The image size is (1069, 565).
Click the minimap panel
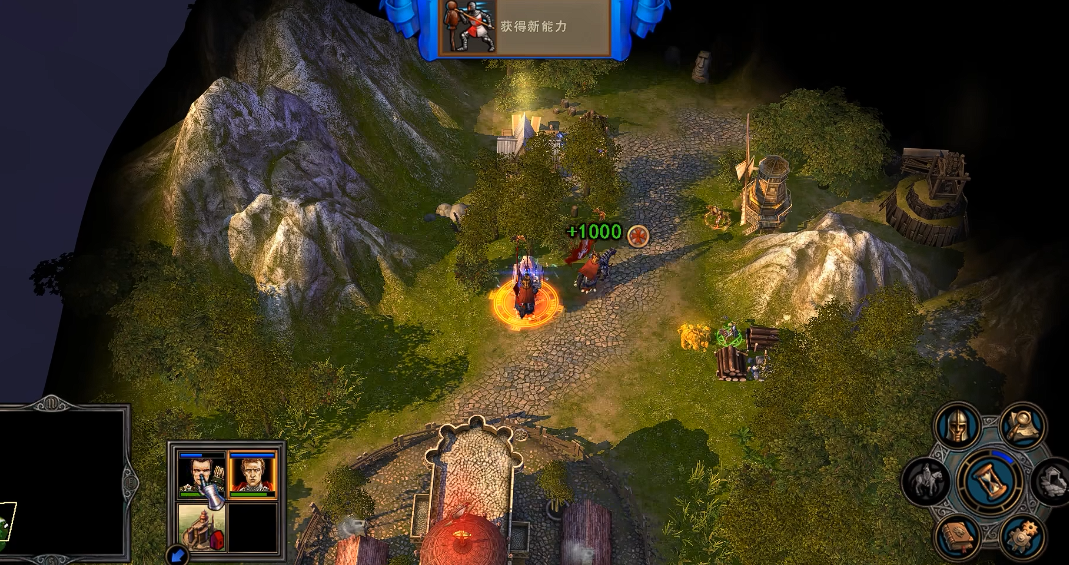(62, 482)
